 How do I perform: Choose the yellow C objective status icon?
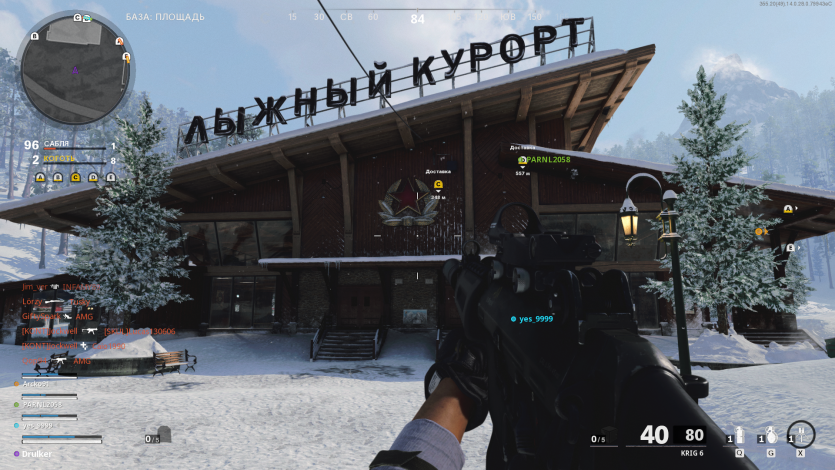pyautogui.click(x=76, y=178)
